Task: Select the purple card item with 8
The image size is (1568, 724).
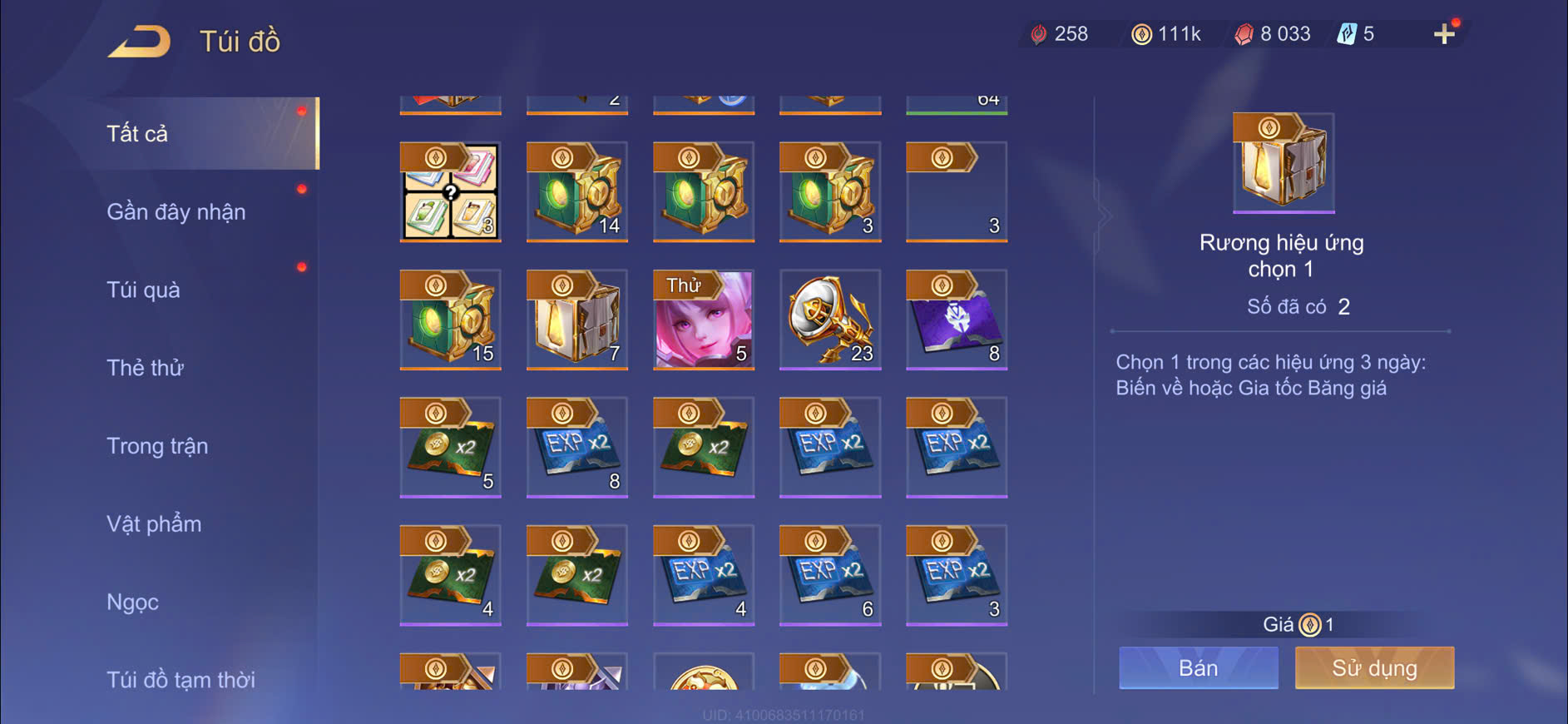Action: pyautogui.click(x=957, y=320)
